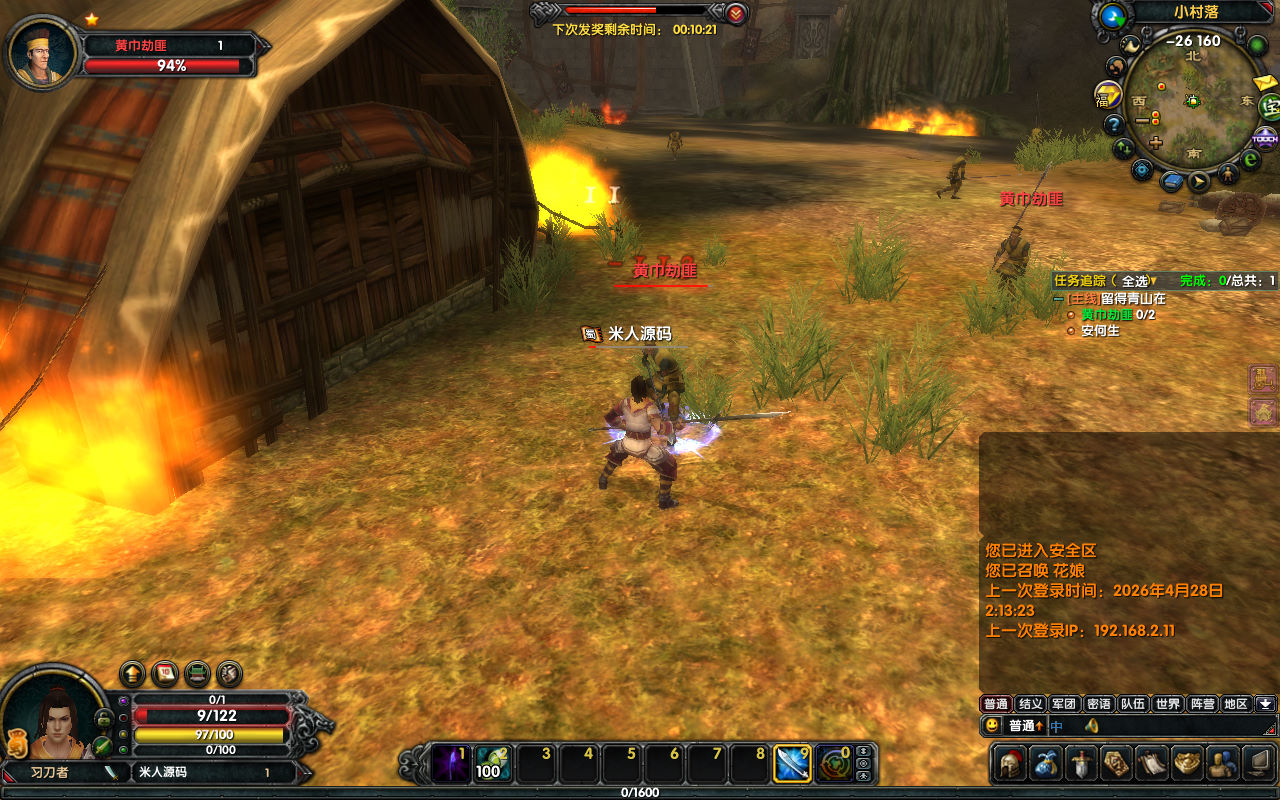Zoom in the minimap with plus button
This screenshot has height=800, width=1280.
click(1156, 143)
